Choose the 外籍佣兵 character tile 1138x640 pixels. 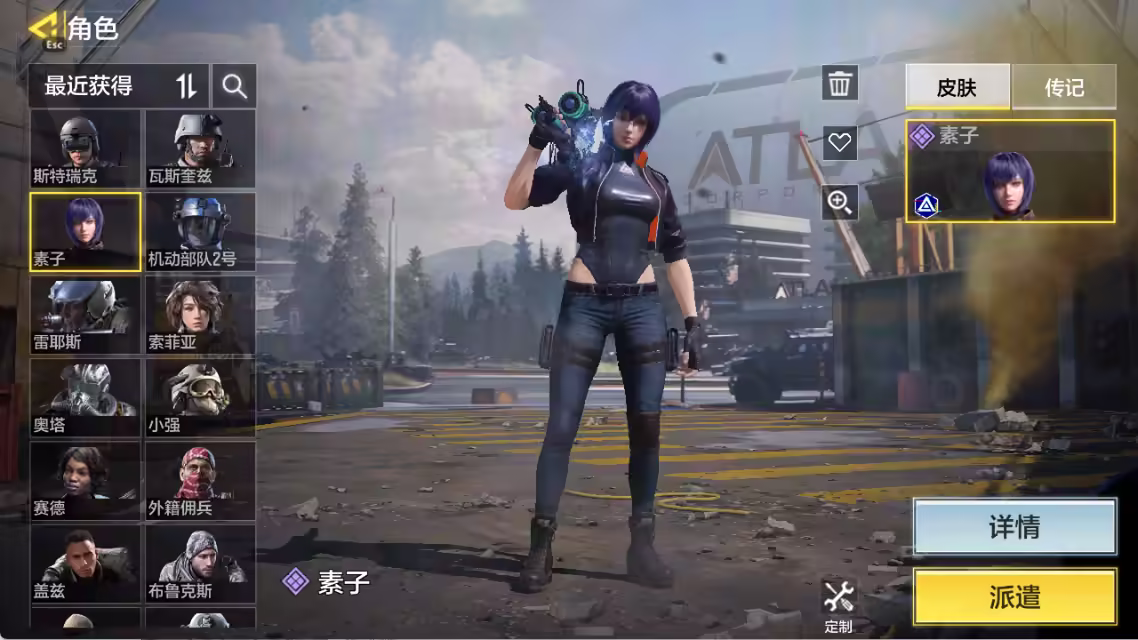point(200,481)
